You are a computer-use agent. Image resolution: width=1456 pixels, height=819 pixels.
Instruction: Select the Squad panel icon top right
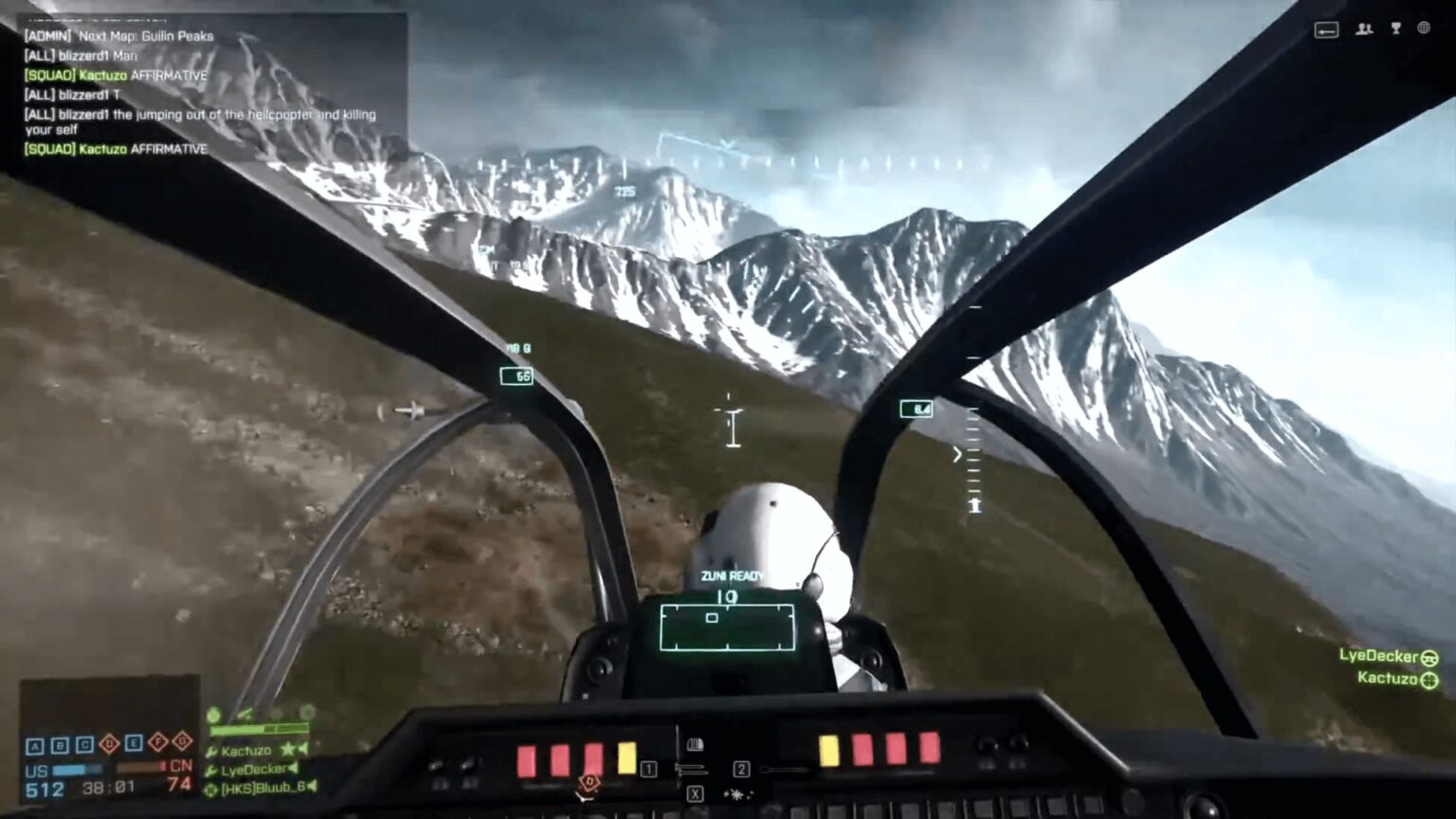(1363, 29)
